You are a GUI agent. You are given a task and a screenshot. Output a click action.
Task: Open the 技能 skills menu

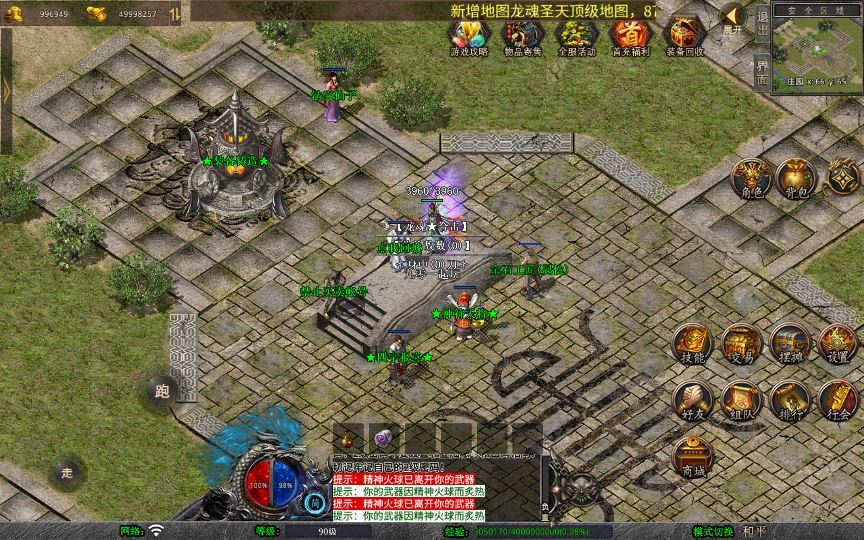click(x=692, y=343)
